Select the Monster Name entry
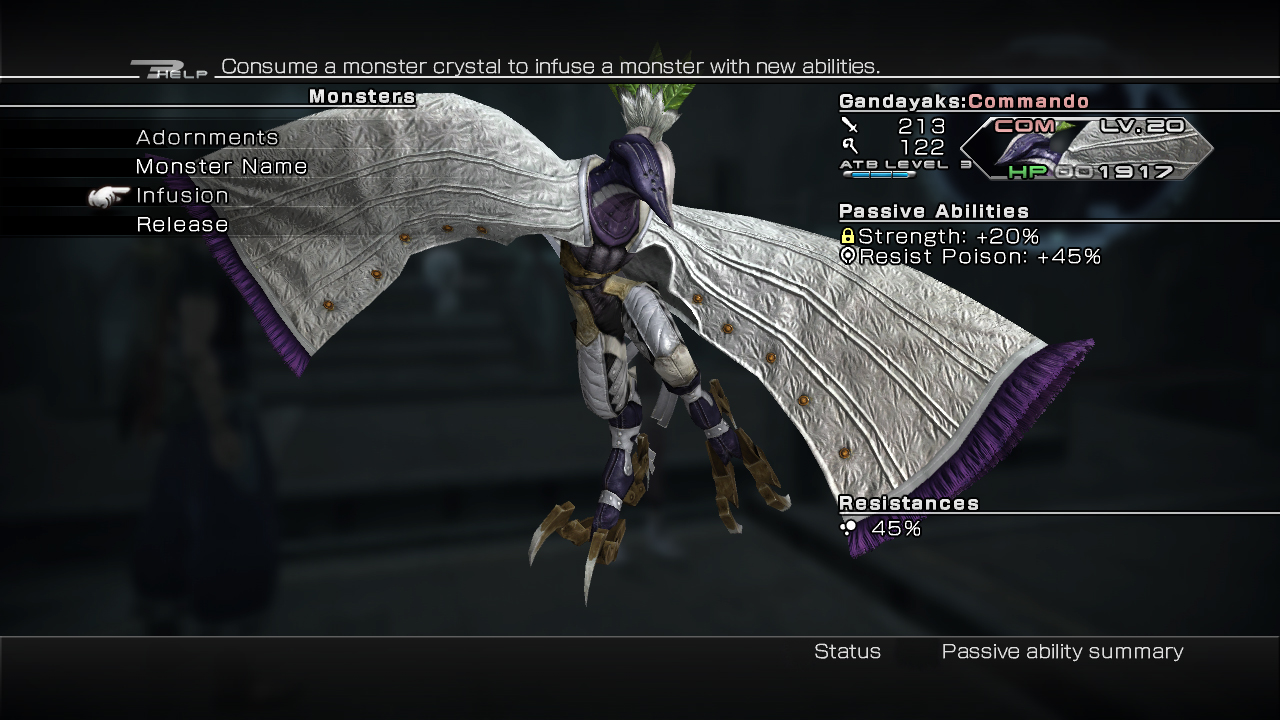Viewport: 1280px width, 720px height. pyautogui.click(x=221, y=167)
